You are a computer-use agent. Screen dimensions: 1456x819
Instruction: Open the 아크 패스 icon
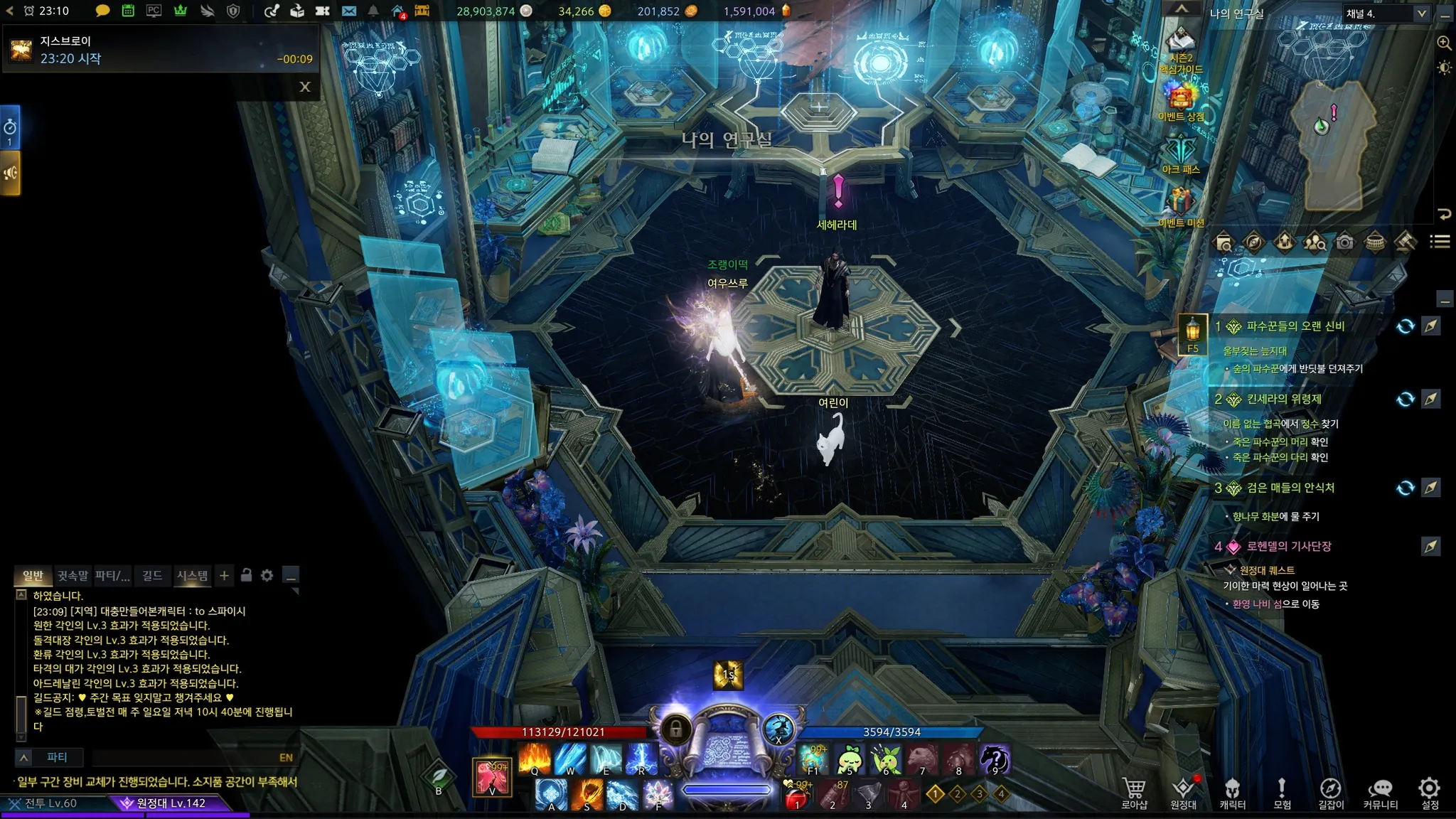tap(1180, 154)
